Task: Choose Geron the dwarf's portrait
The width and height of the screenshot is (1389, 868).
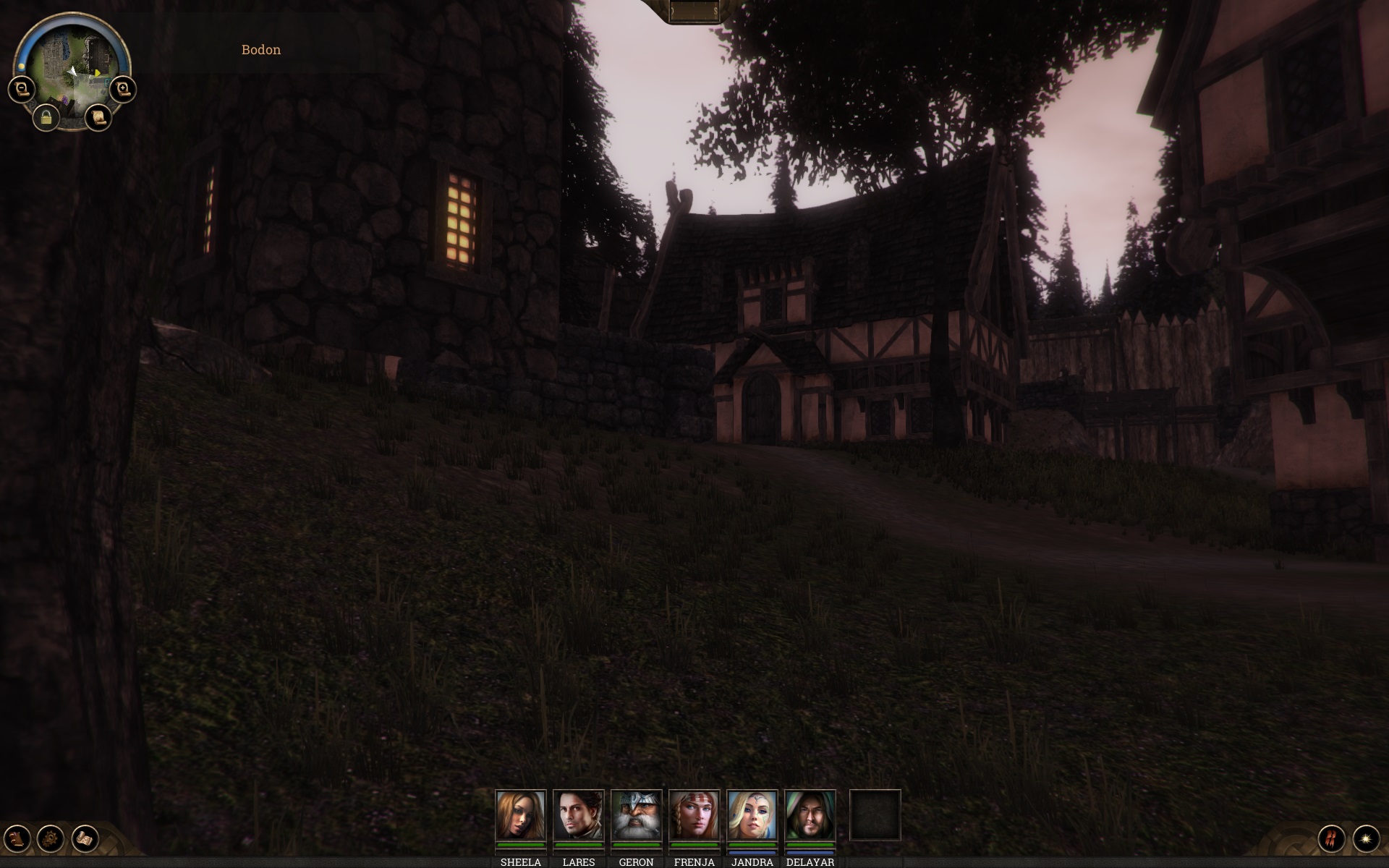Action: 636,815
